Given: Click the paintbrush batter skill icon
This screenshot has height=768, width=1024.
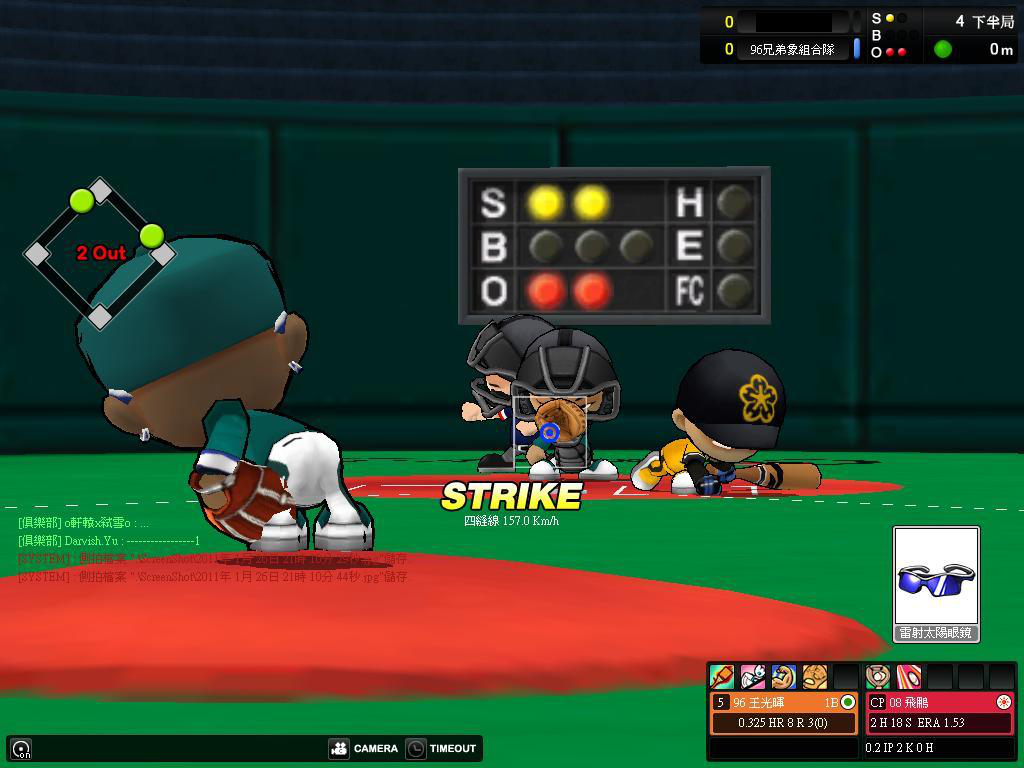Looking at the screenshot, I should [722, 677].
